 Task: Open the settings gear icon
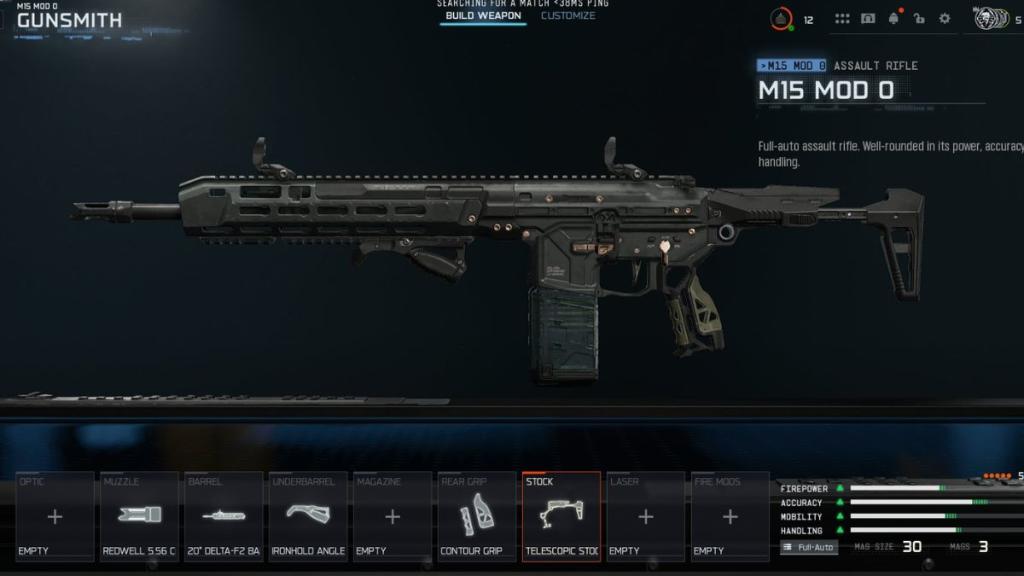point(945,19)
